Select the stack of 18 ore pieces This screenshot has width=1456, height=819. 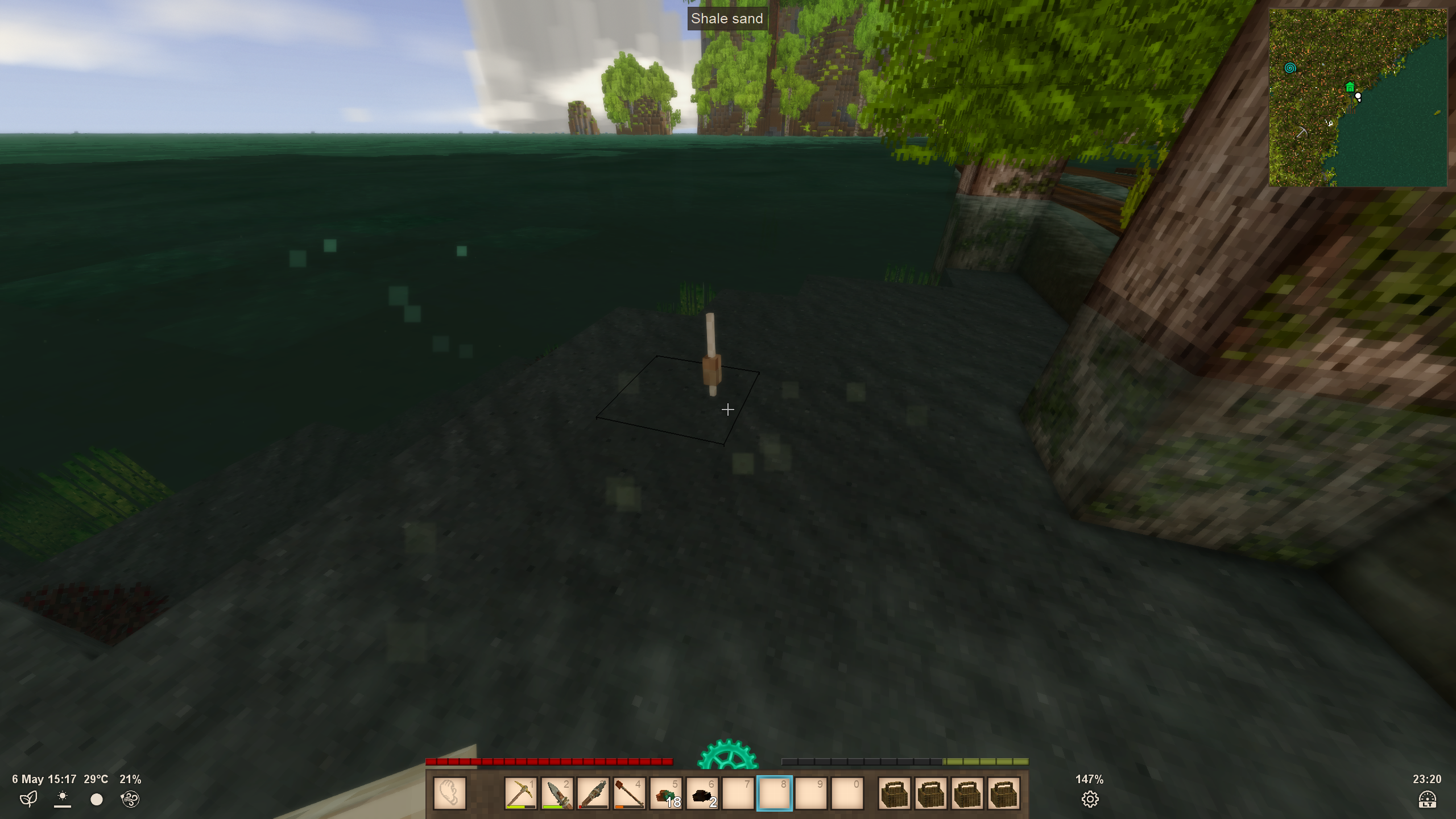pyautogui.click(x=666, y=793)
